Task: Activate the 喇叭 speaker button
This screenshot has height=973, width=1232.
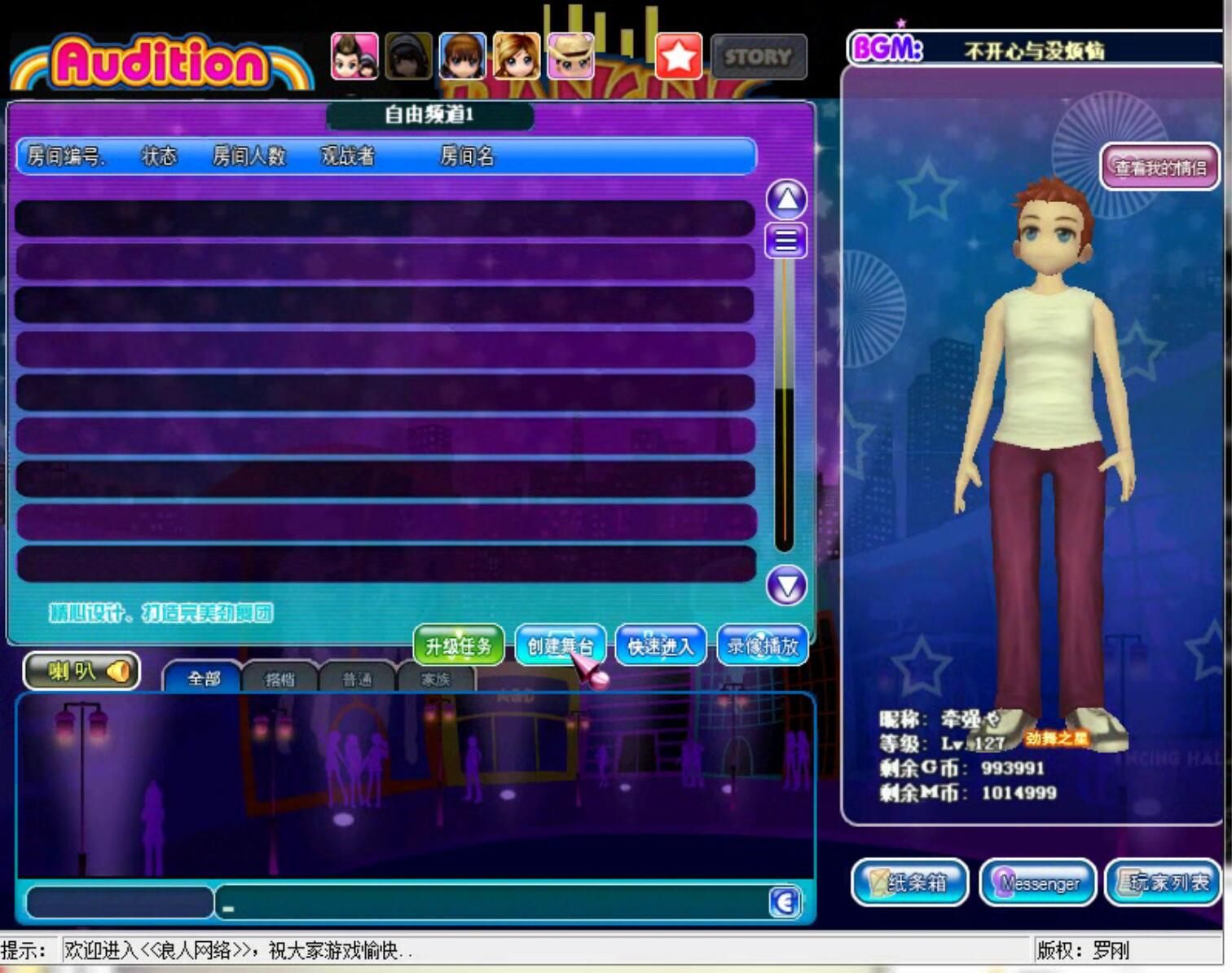Action: click(x=81, y=671)
